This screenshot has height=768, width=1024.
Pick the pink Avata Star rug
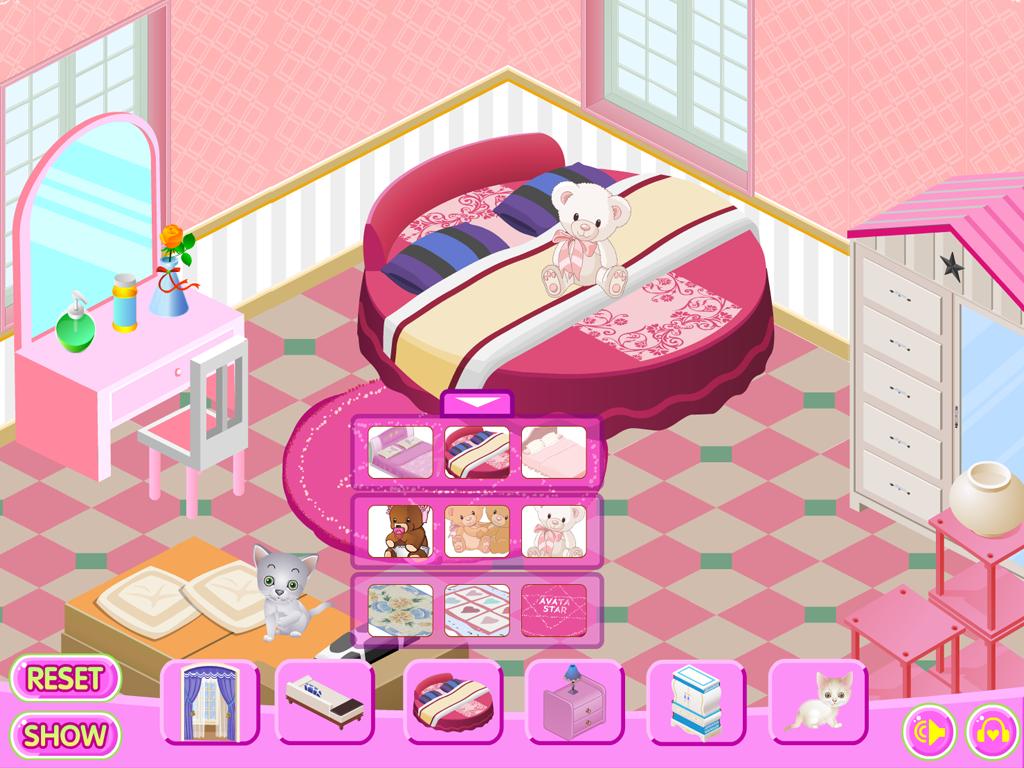point(553,609)
